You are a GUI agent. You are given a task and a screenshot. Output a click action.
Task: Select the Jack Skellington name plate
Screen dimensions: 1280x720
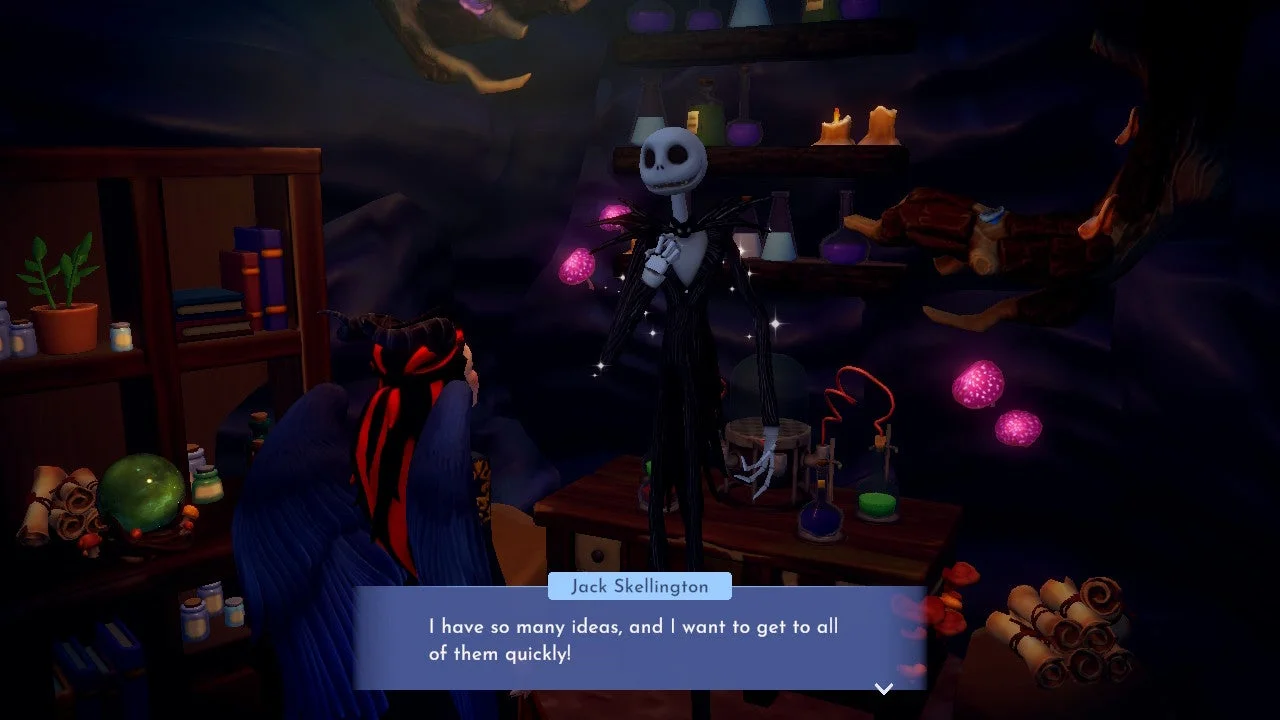point(639,586)
